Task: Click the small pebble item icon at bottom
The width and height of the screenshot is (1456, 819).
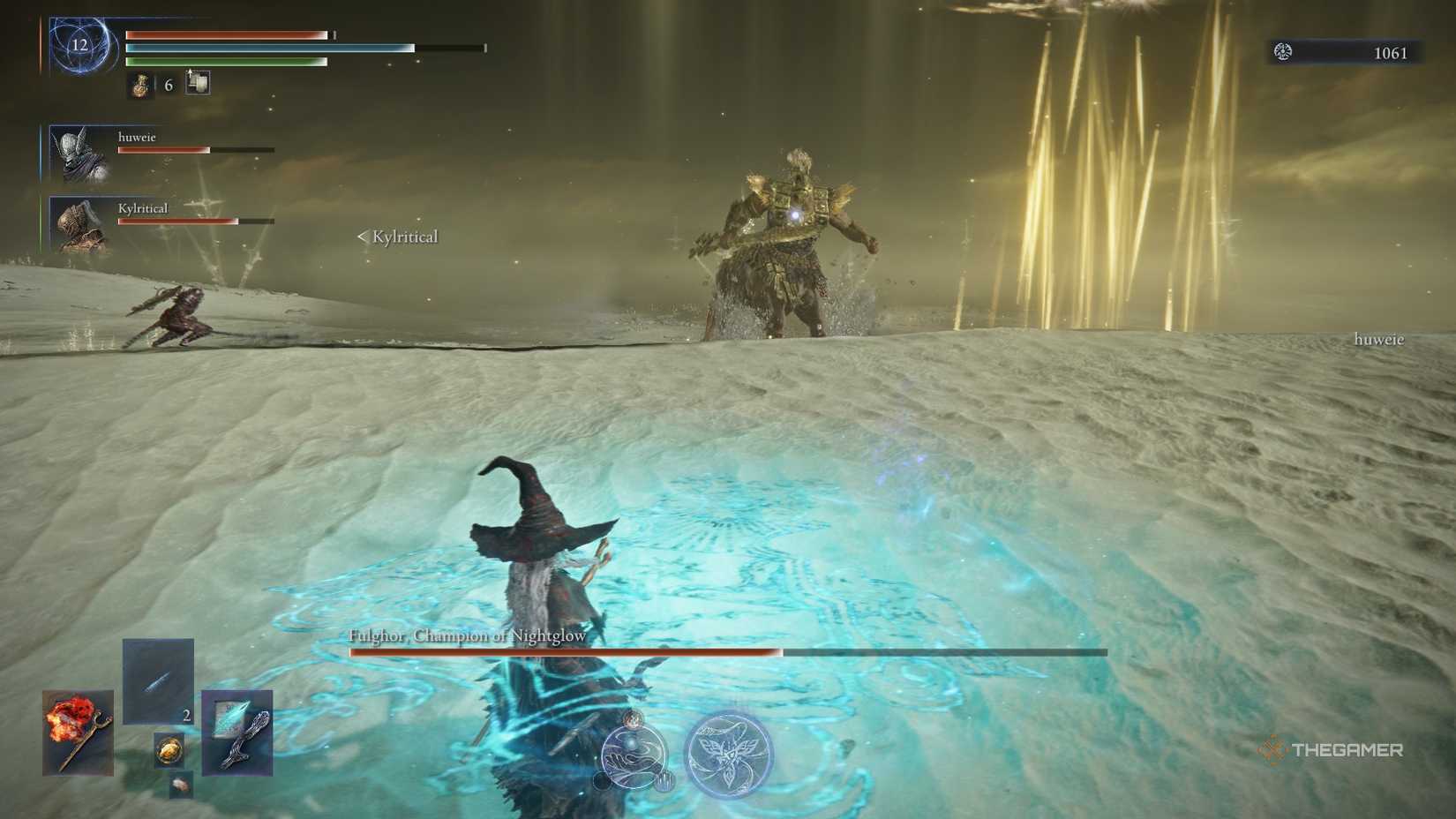Action: pos(181,785)
